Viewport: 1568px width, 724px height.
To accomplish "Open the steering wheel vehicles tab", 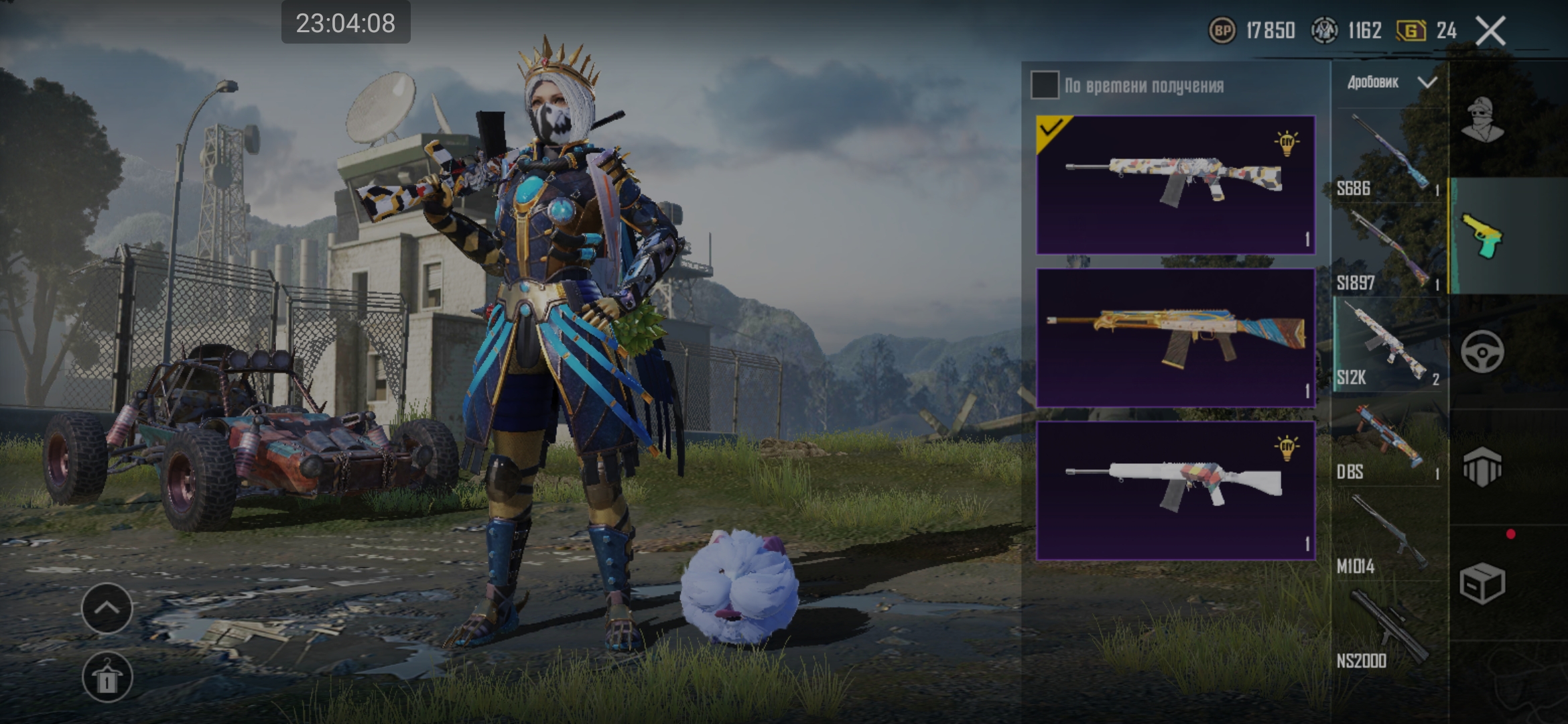I will 1482,351.
